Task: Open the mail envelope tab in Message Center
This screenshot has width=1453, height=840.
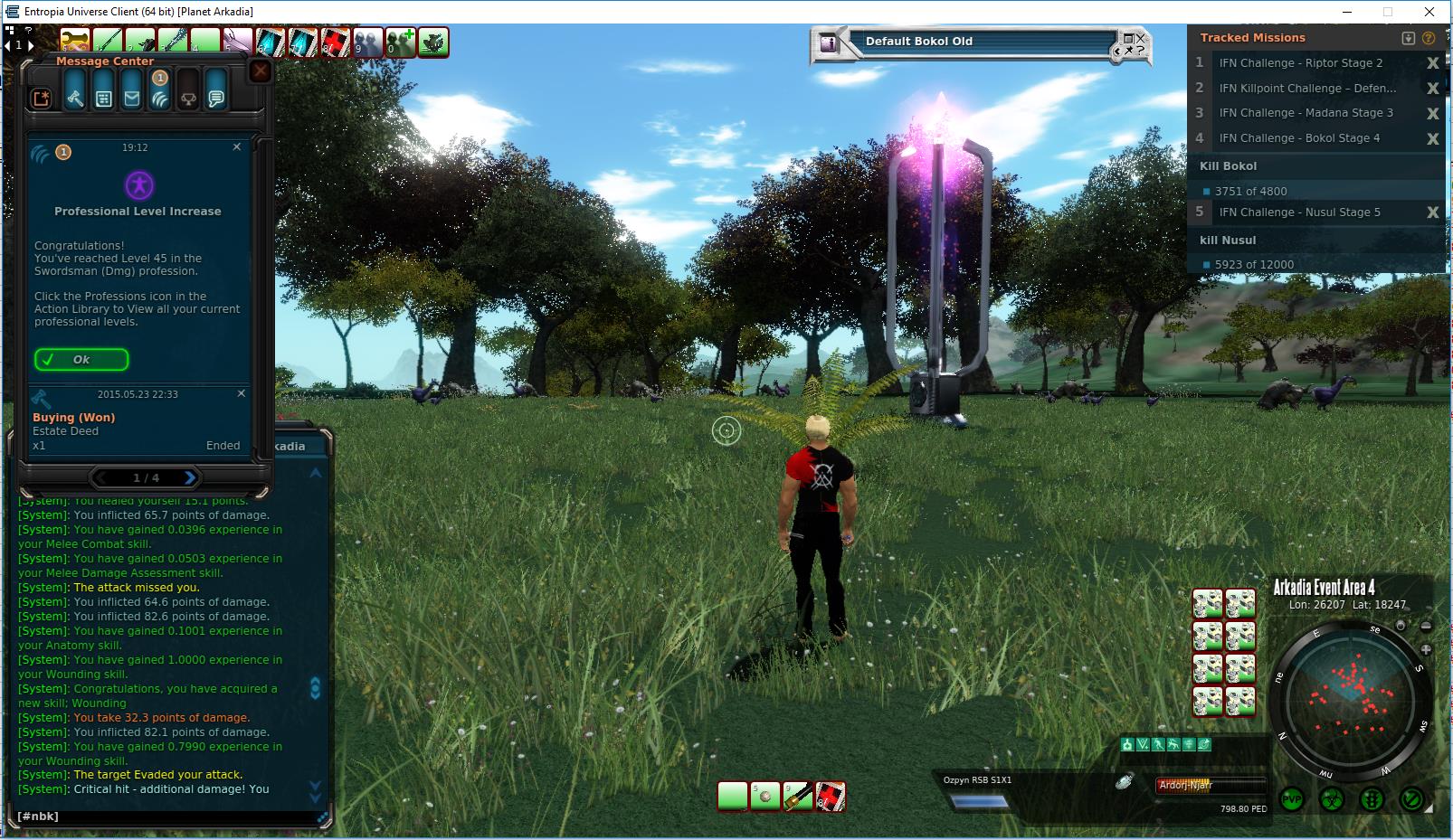Action: 132,99
